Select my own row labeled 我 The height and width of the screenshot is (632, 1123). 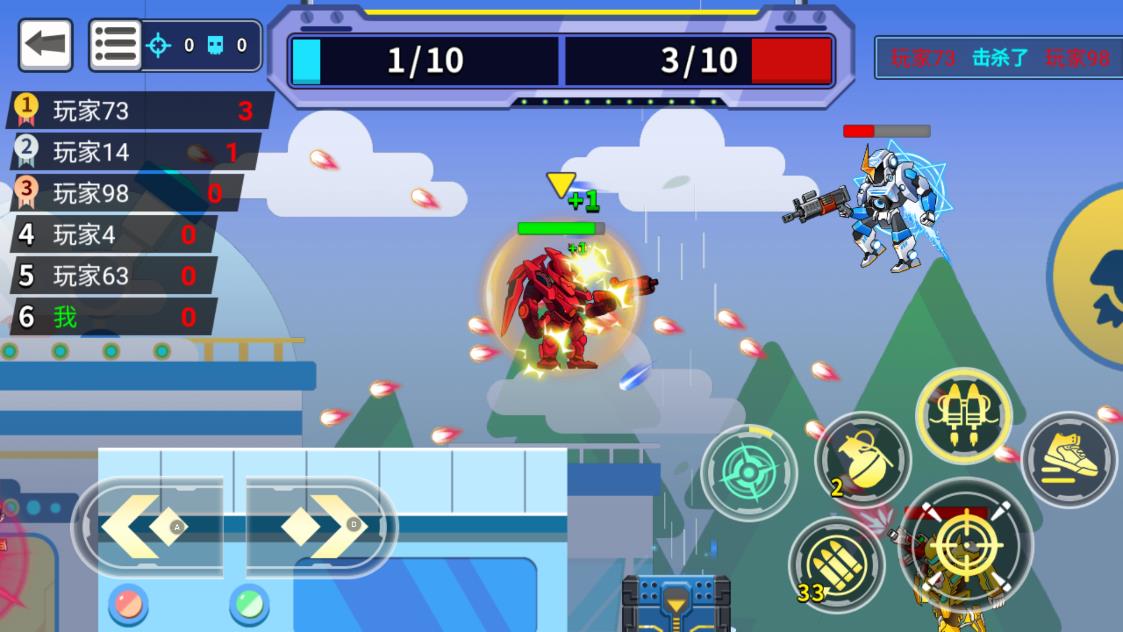click(110, 317)
